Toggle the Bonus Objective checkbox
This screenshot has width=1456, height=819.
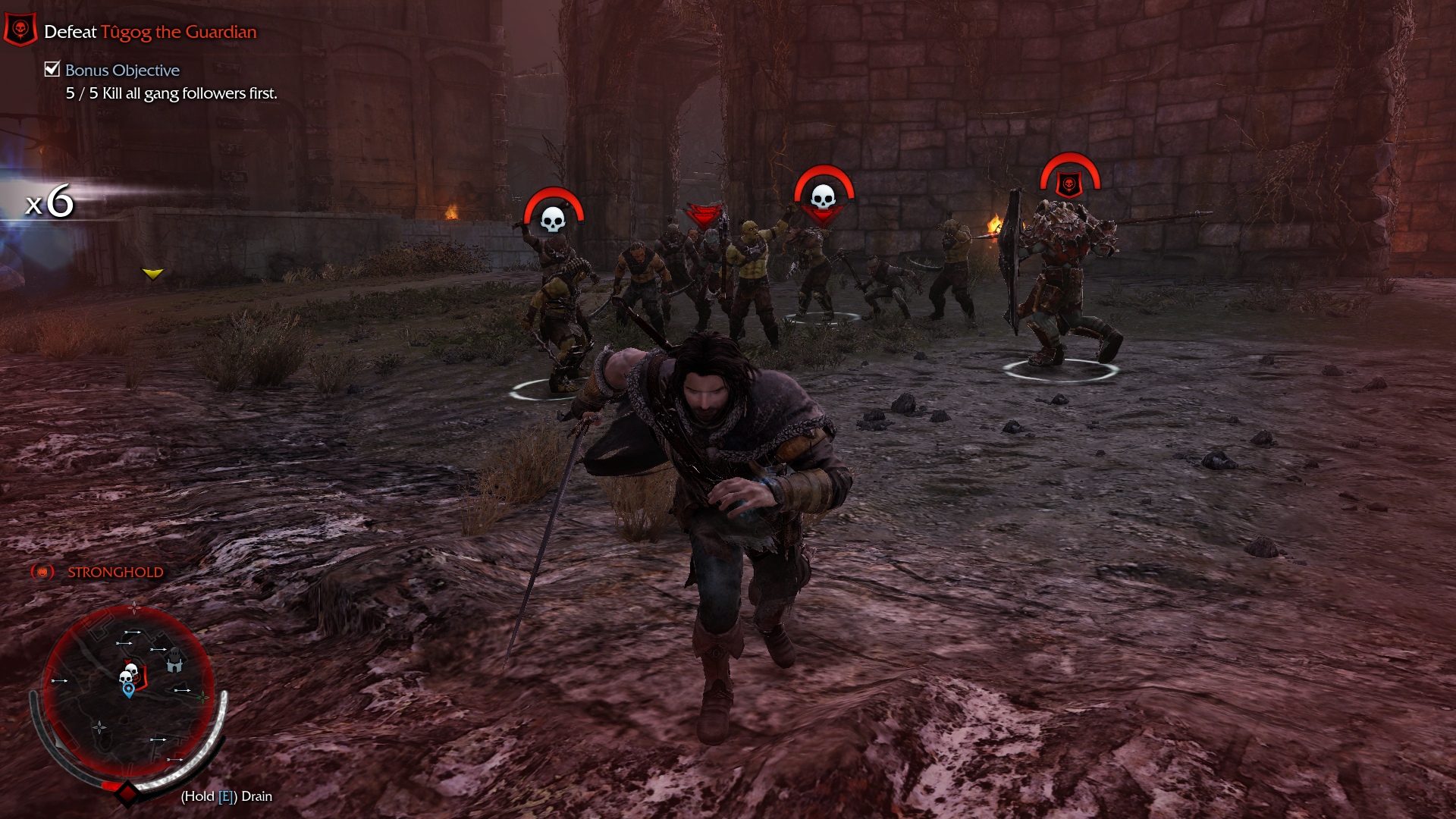coord(52,69)
